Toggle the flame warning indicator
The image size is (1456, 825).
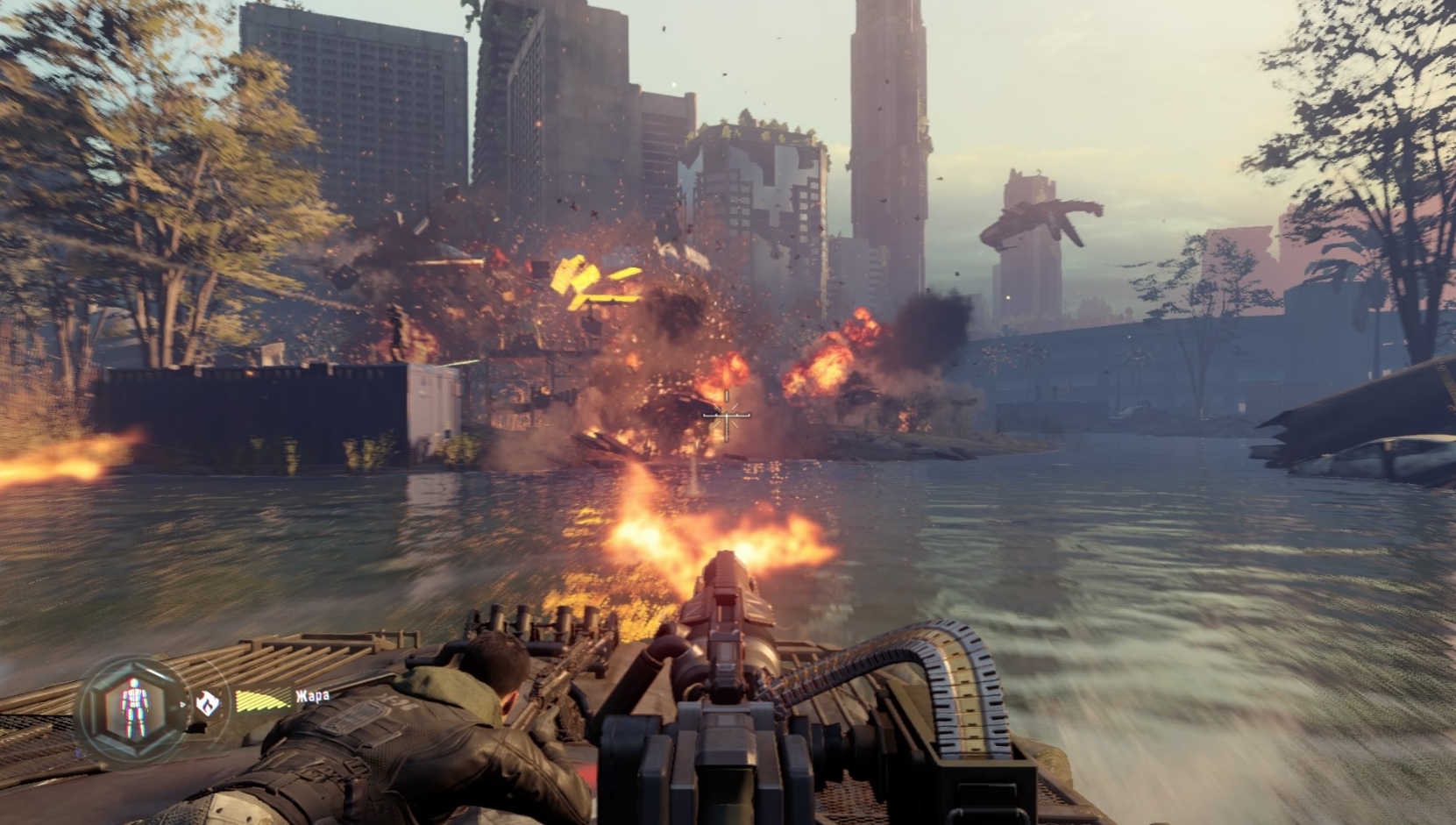tap(208, 703)
